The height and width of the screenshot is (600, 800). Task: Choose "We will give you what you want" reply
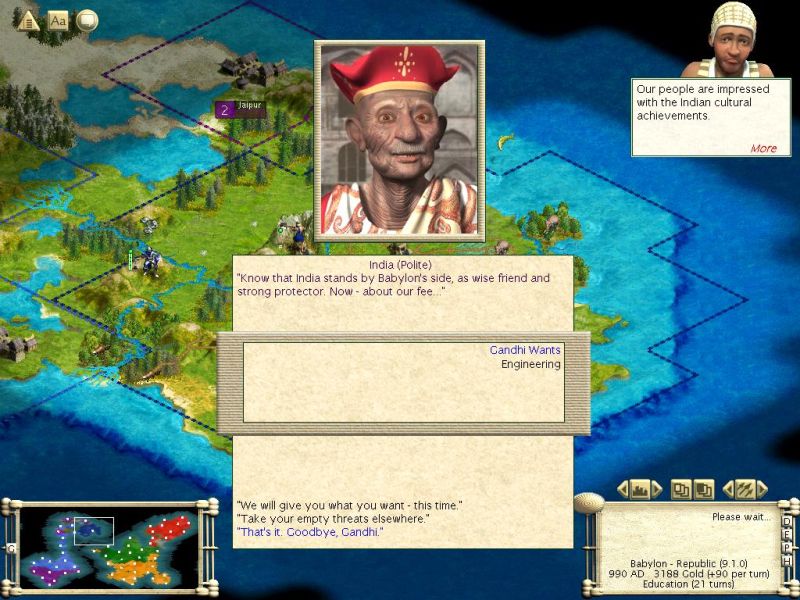coord(349,504)
